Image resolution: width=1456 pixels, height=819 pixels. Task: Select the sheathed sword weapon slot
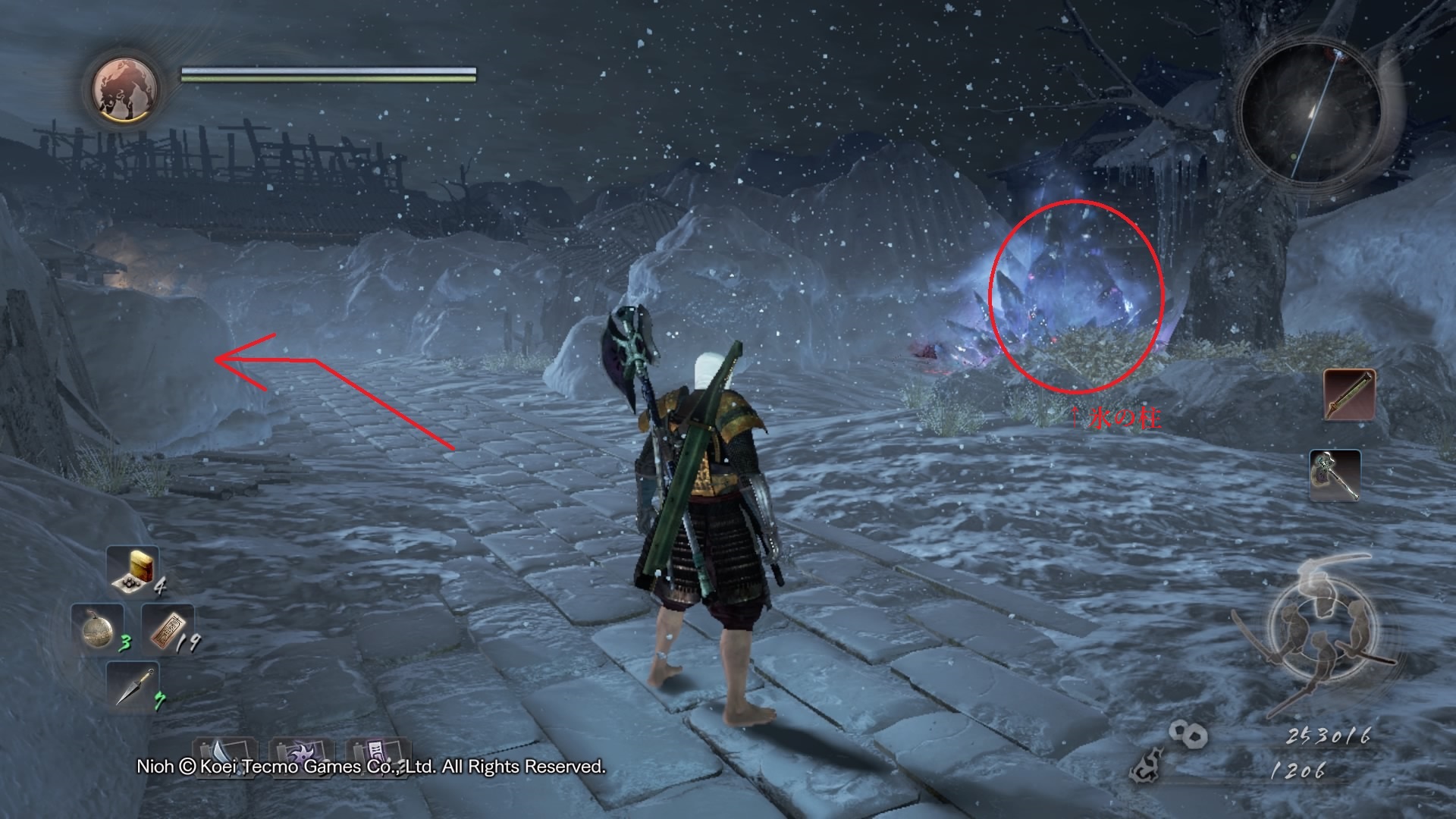click(x=1349, y=395)
